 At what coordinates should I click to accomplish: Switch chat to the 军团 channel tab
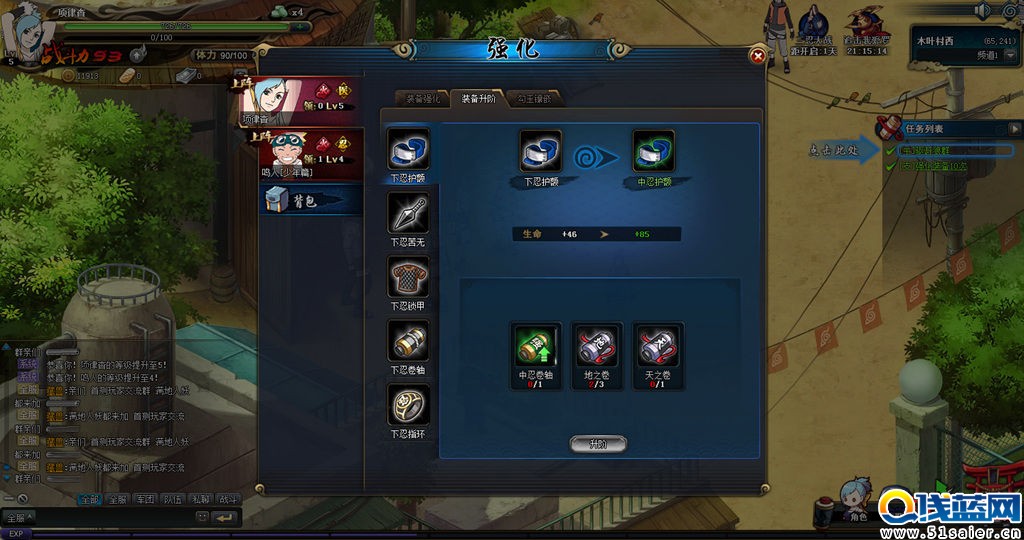146,497
